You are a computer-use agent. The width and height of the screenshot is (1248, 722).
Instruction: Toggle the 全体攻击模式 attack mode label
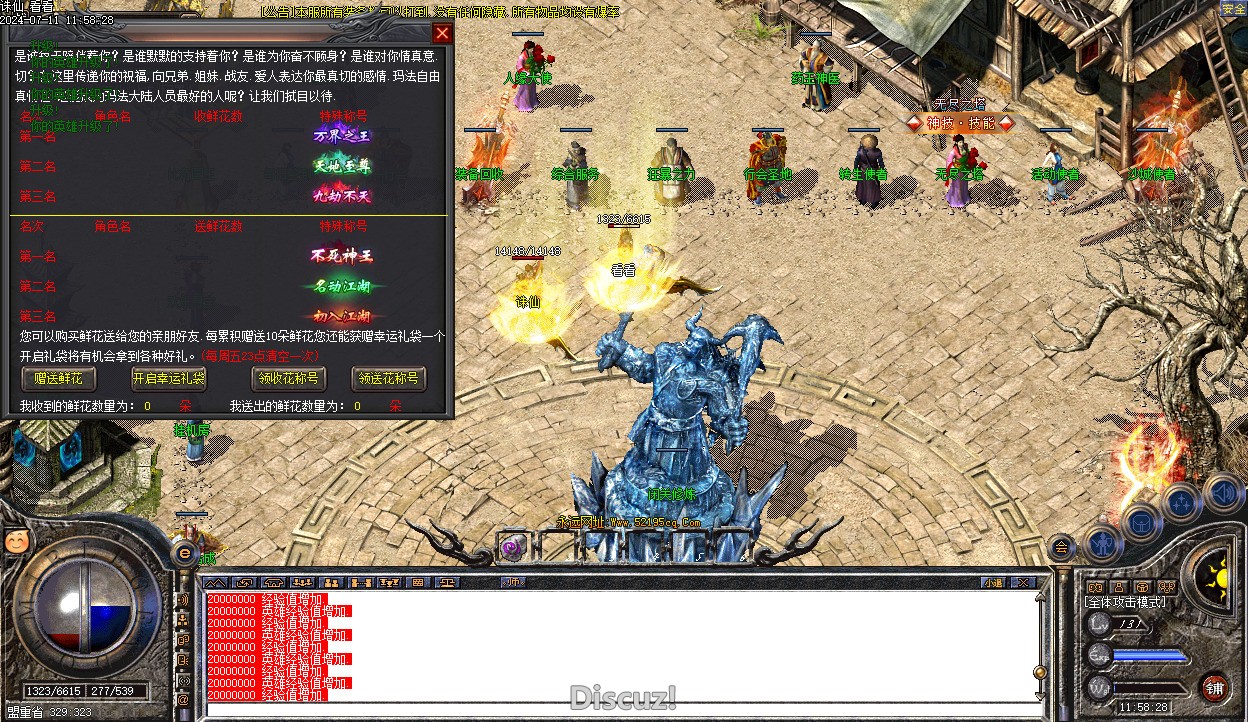pos(1125,602)
